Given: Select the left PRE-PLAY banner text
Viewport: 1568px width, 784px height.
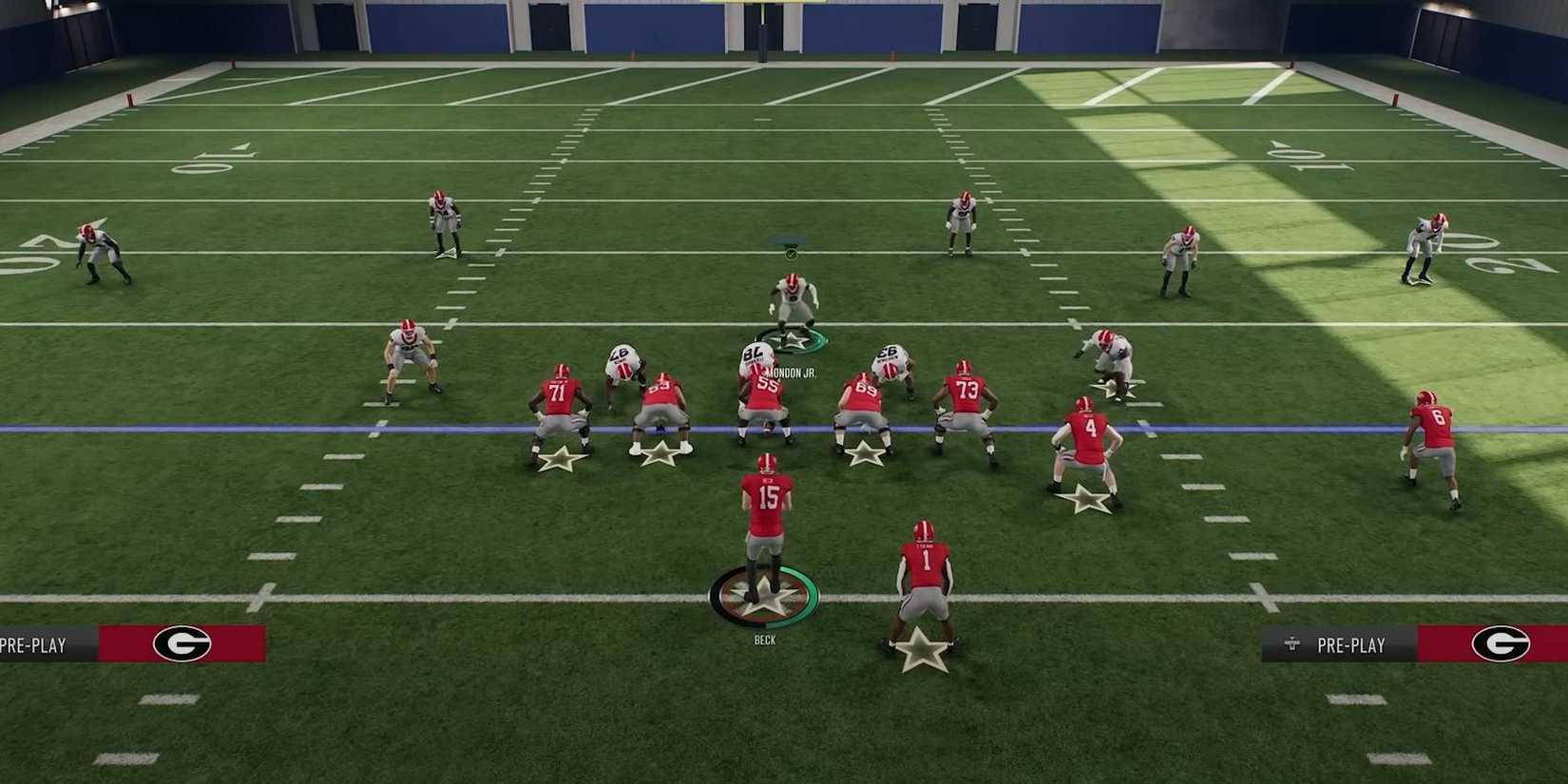Looking at the screenshot, I should [31, 644].
